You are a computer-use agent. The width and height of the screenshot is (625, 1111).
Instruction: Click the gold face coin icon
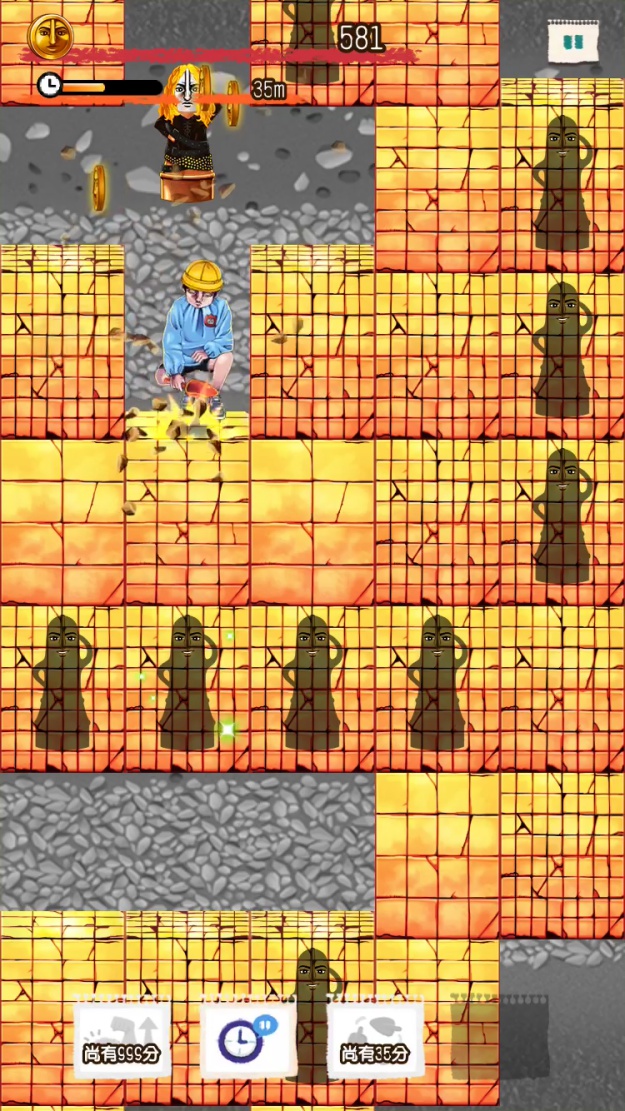(45, 36)
